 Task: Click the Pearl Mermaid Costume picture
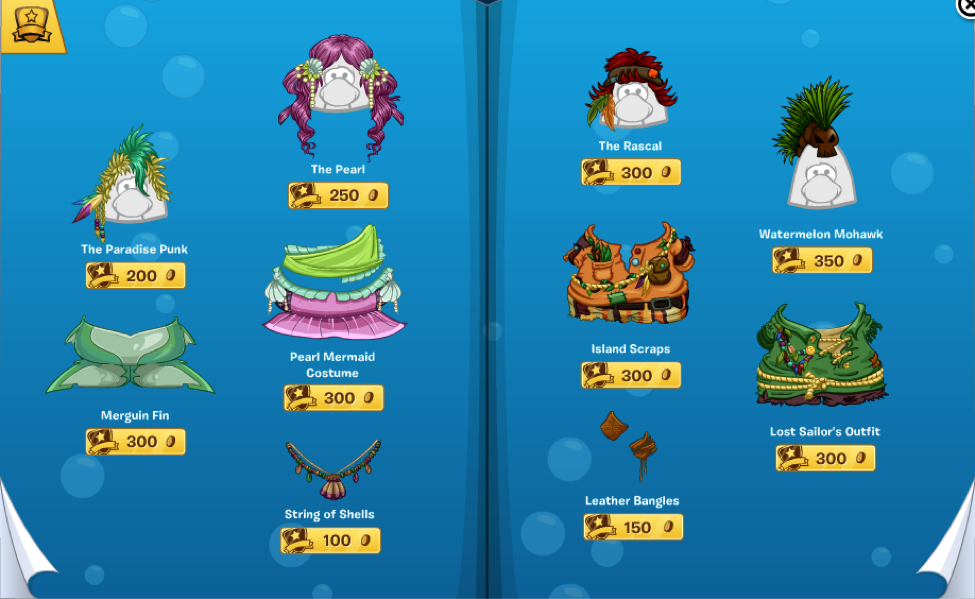(335, 284)
